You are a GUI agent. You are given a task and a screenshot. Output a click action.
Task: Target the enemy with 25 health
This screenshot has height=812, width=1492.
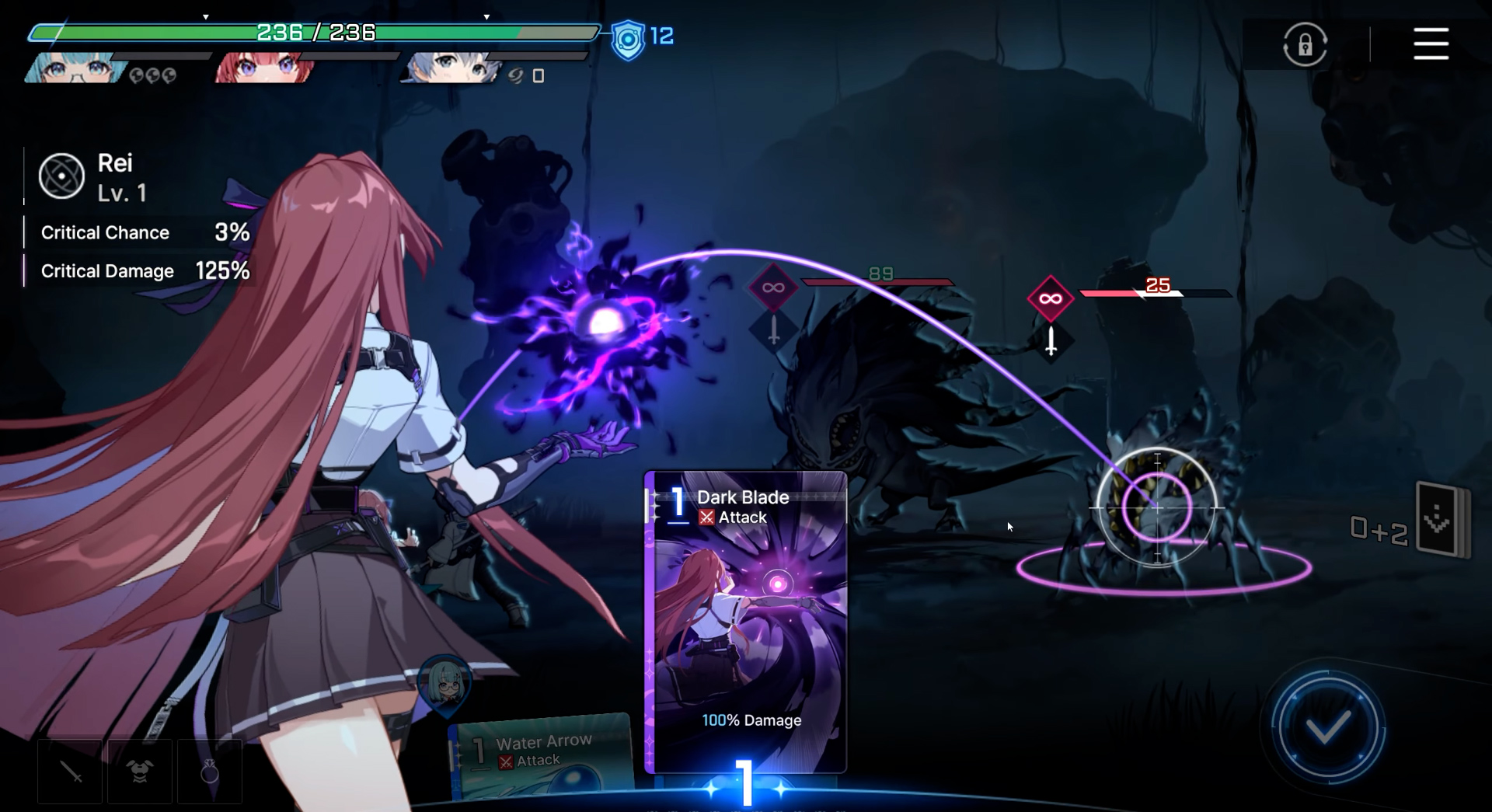coord(1156,507)
